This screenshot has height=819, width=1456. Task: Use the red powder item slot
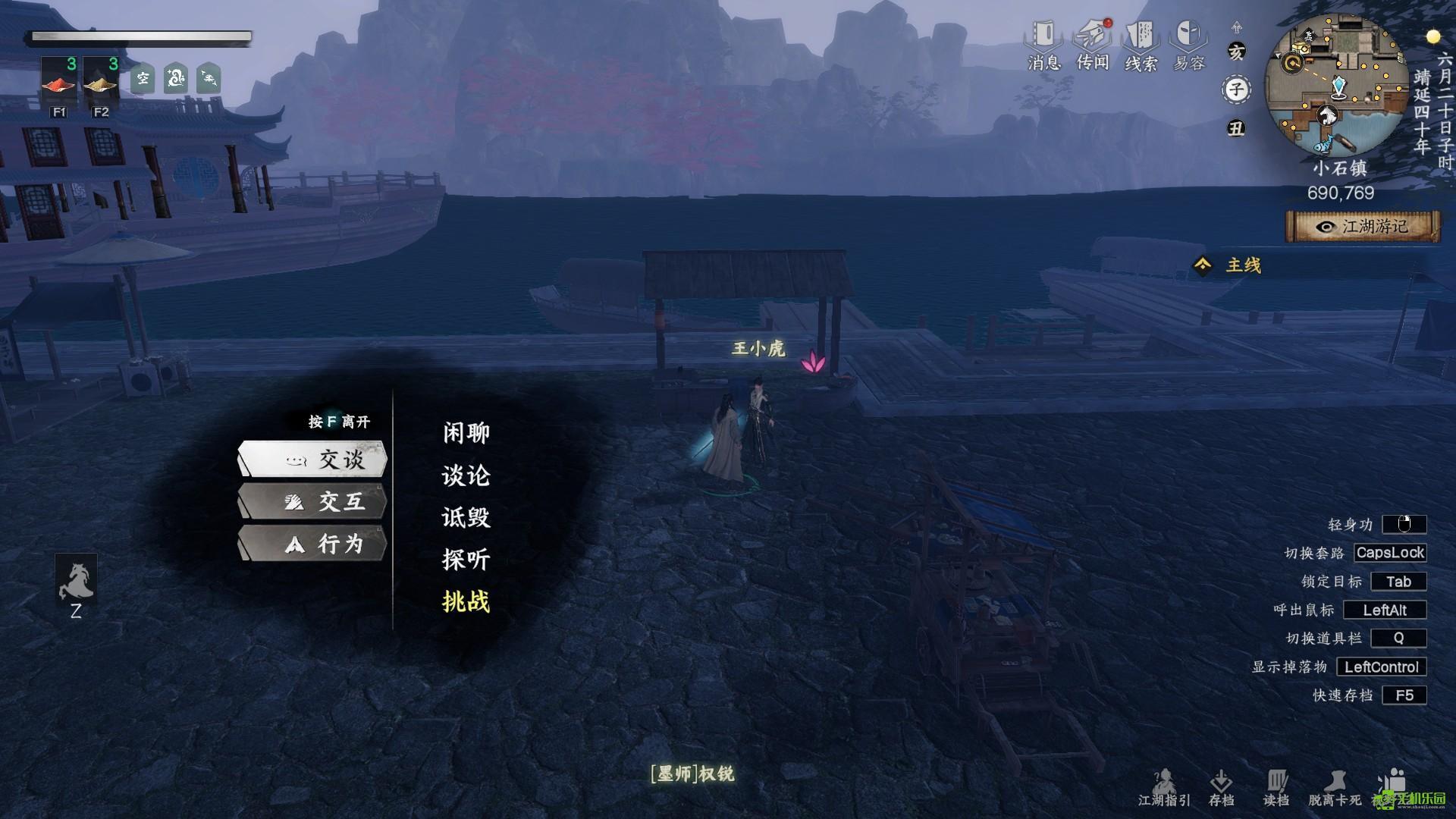click(x=59, y=80)
